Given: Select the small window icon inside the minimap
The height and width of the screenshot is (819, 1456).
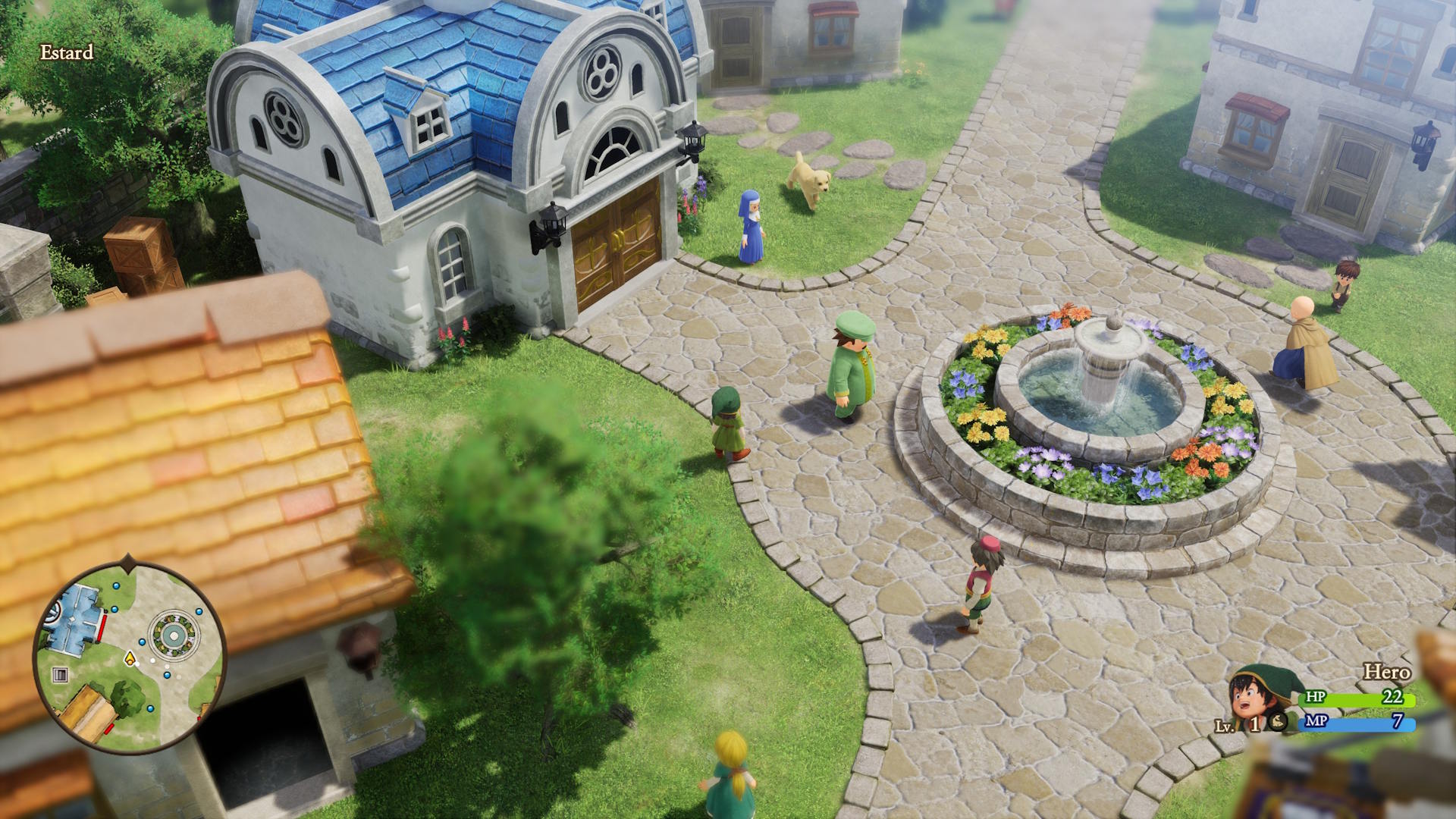Looking at the screenshot, I should tap(60, 673).
